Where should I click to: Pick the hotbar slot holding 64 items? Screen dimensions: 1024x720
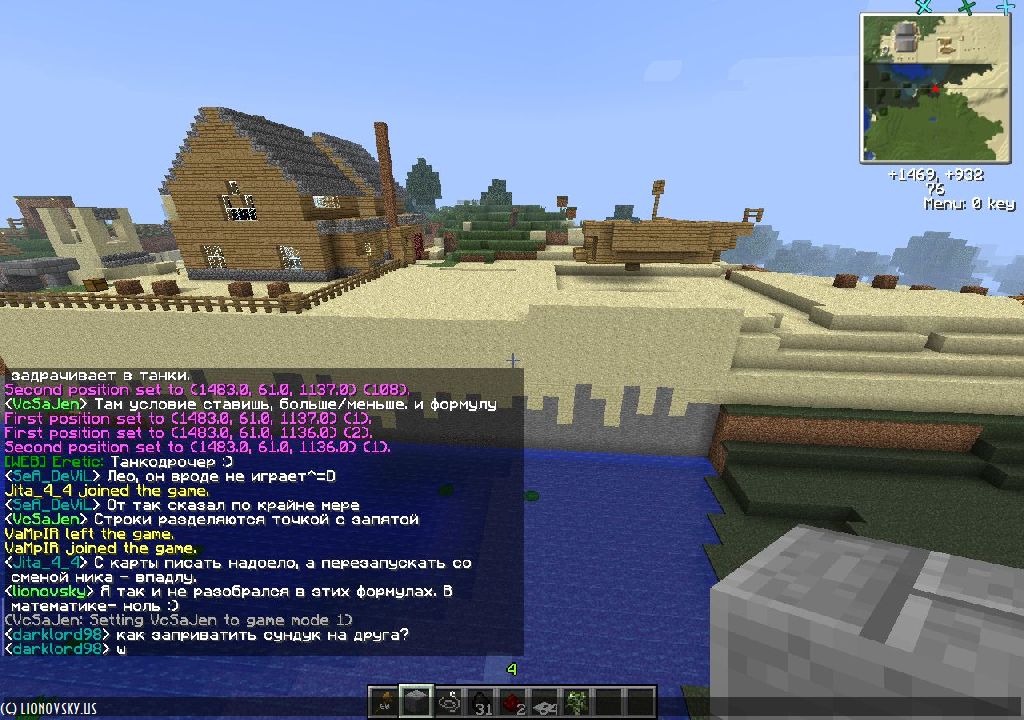545,702
